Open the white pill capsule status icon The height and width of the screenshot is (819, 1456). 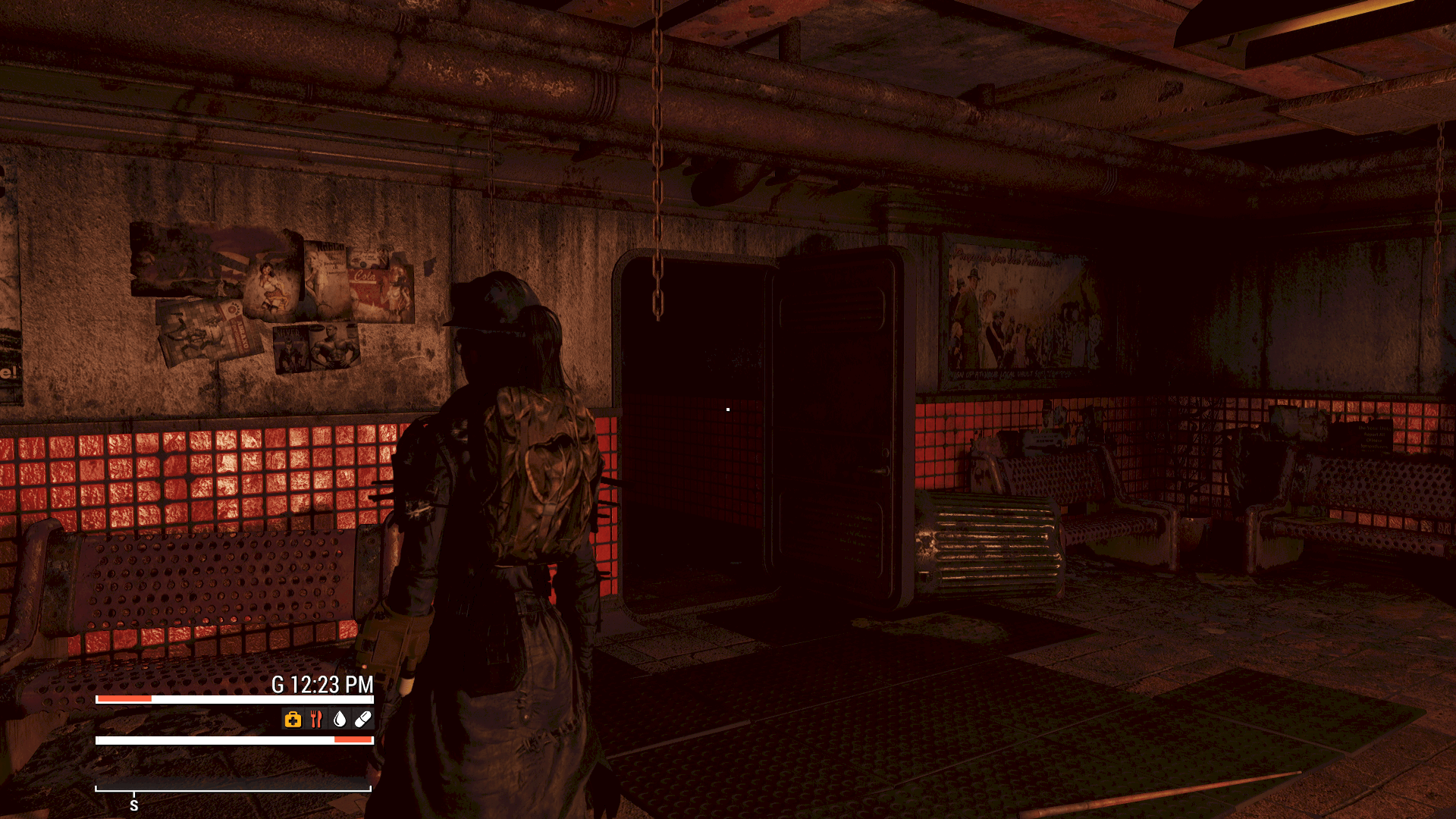(362, 719)
